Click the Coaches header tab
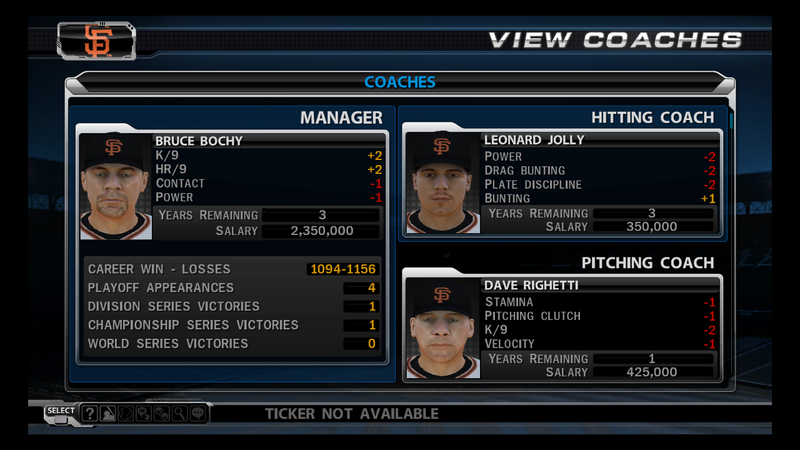This screenshot has height=450, width=800. click(399, 82)
